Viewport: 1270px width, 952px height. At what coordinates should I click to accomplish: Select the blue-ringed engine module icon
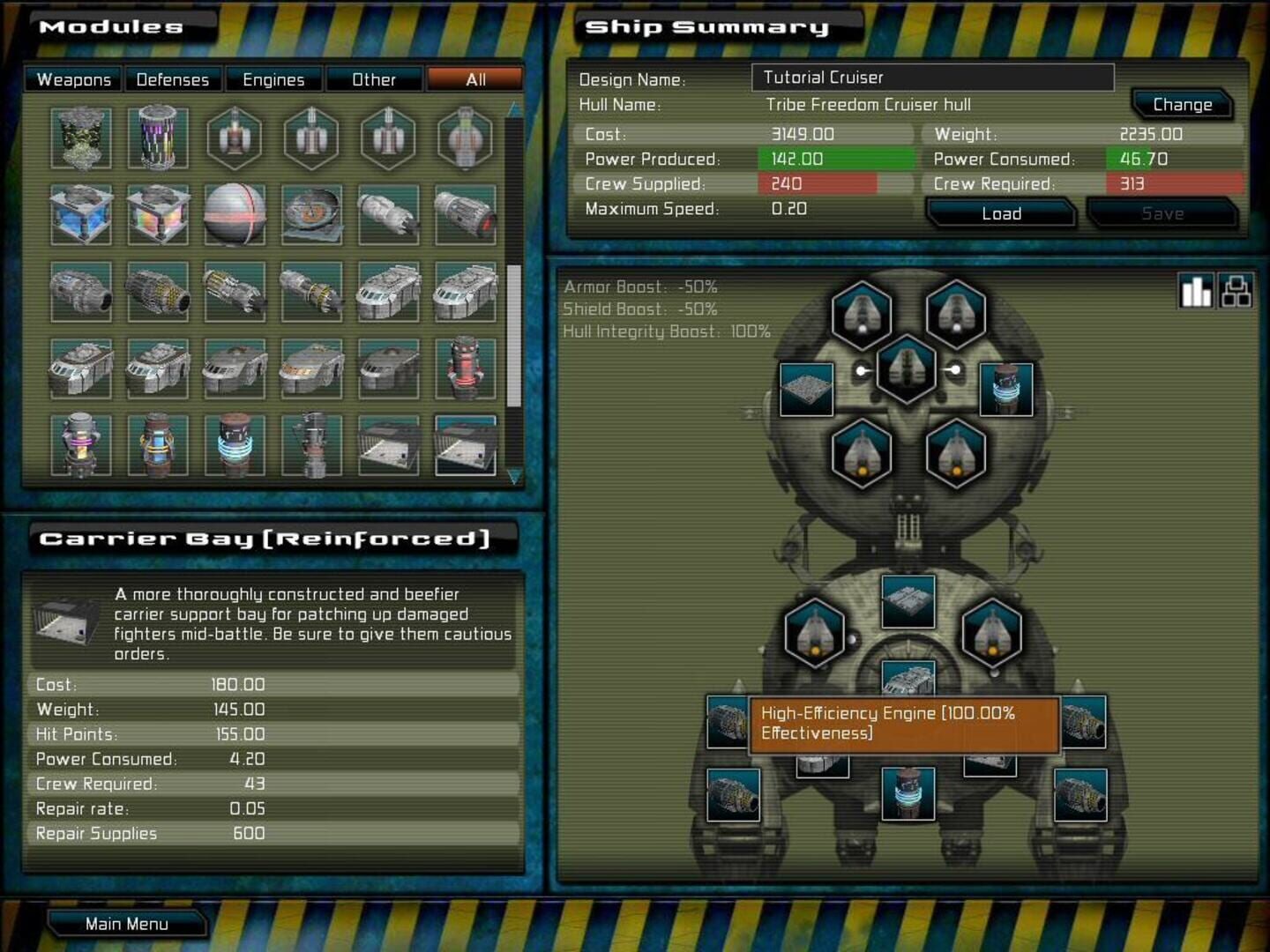click(x=232, y=445)
